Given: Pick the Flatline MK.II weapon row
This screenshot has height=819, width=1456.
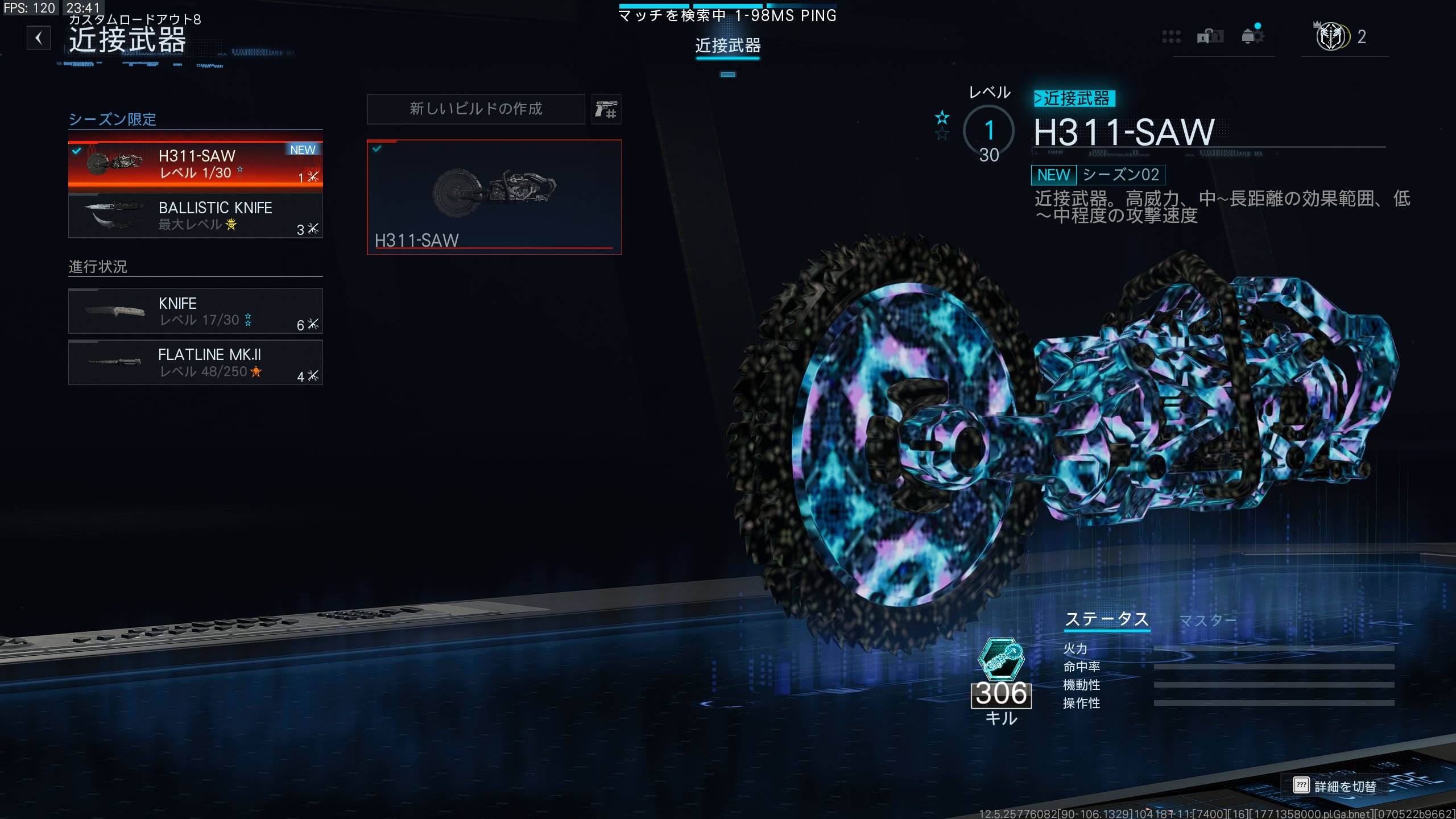Looking at the screenshot, I should 195,362.
